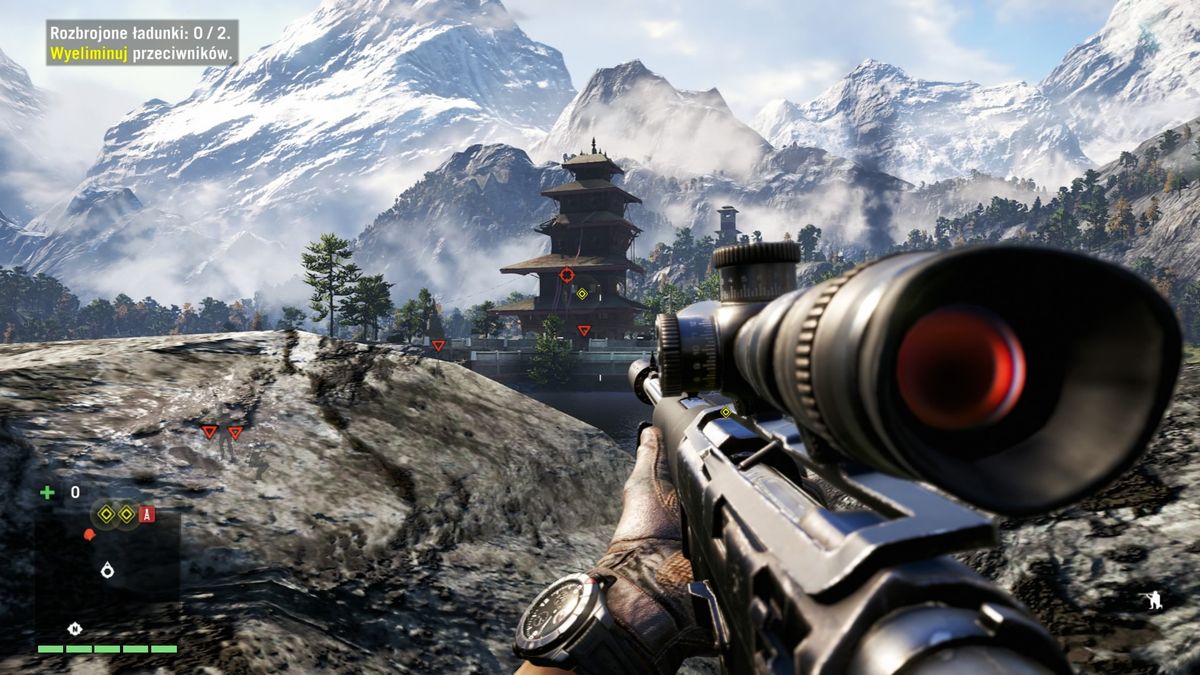The height and width of the screenshot is (675, 1200).
Task: Click the green healing syringe icon
Action: coord(47,492)
